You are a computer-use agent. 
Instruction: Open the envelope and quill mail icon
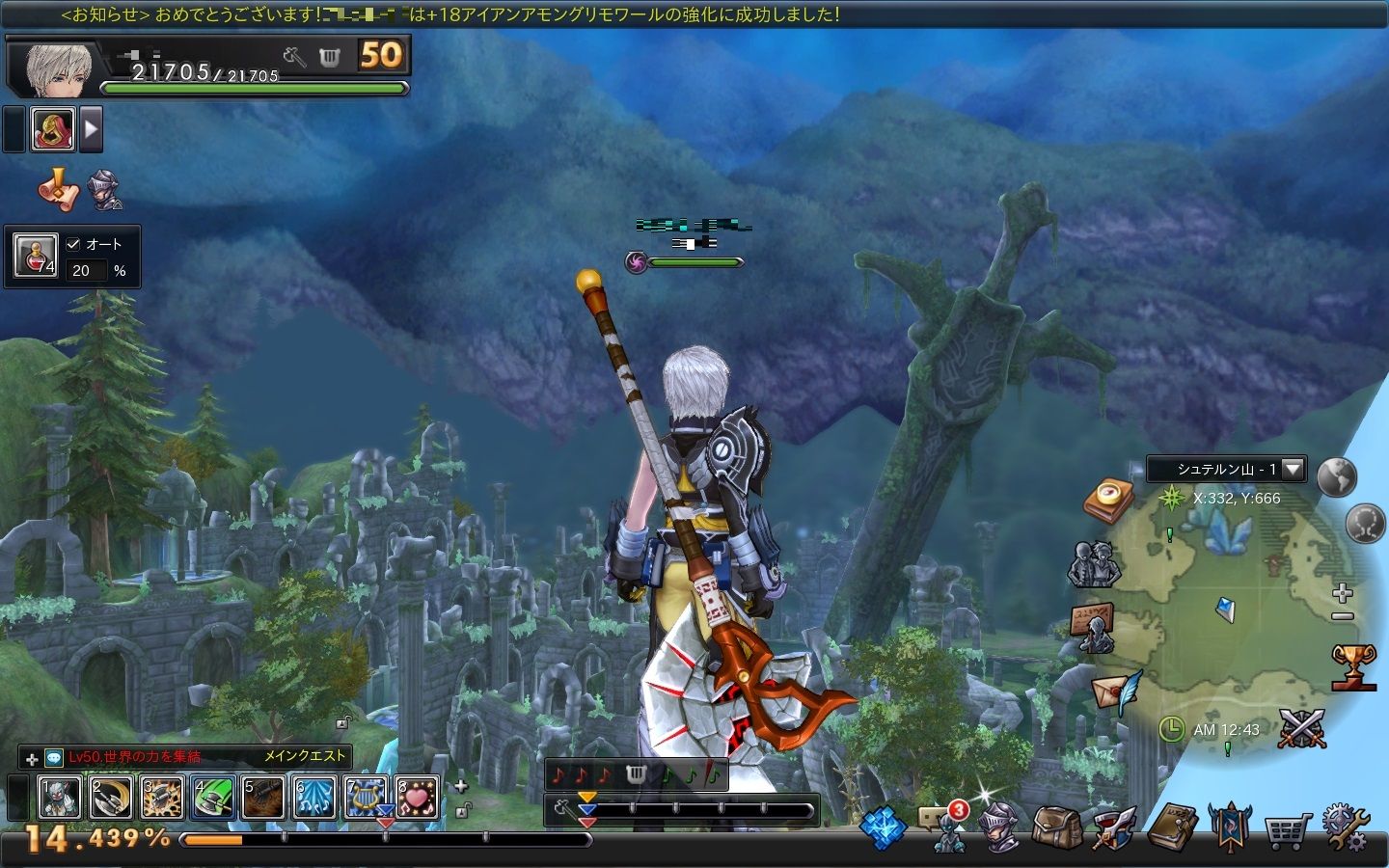pos(1115,692)
